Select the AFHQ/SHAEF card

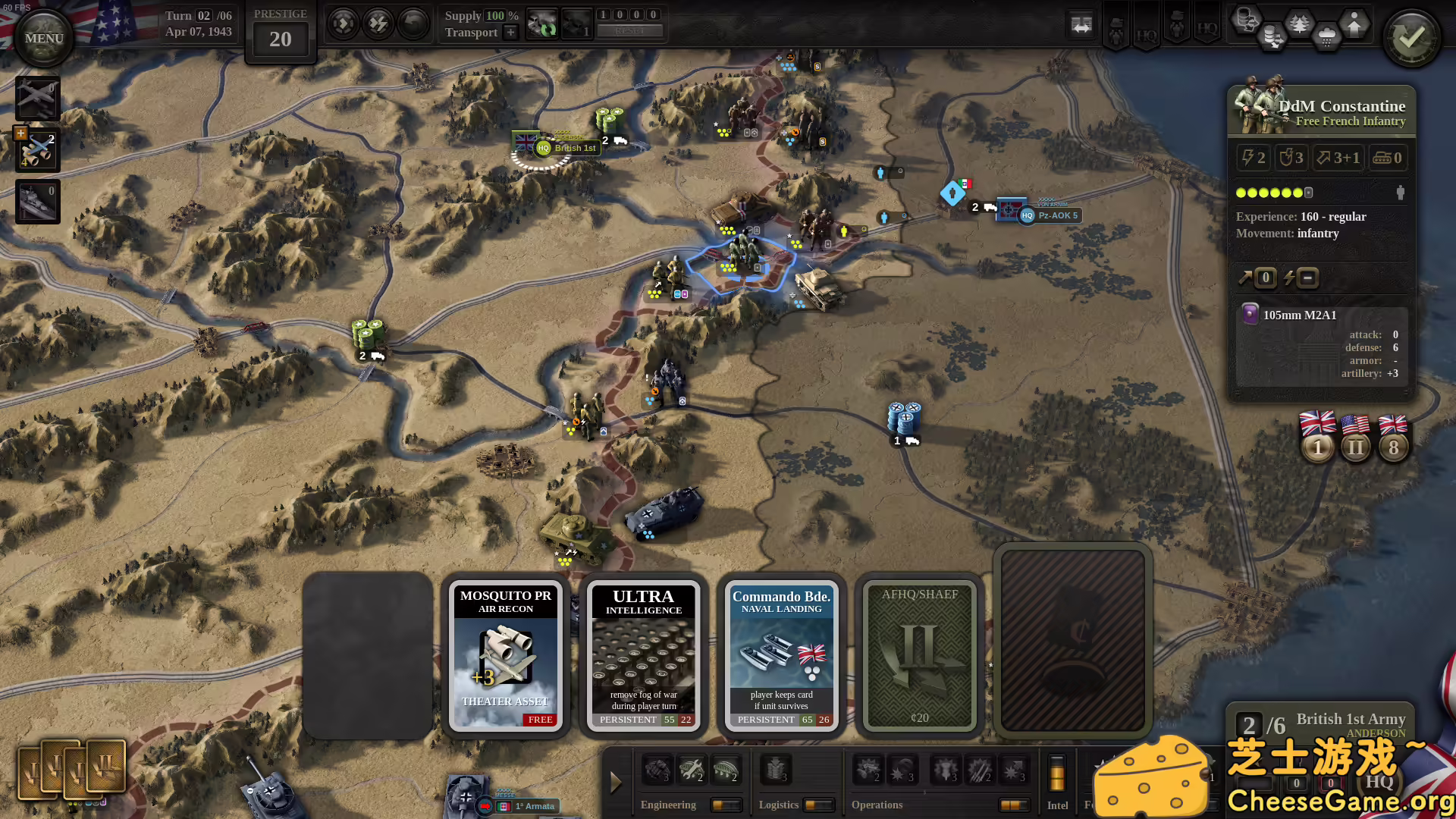pos(920,656)
